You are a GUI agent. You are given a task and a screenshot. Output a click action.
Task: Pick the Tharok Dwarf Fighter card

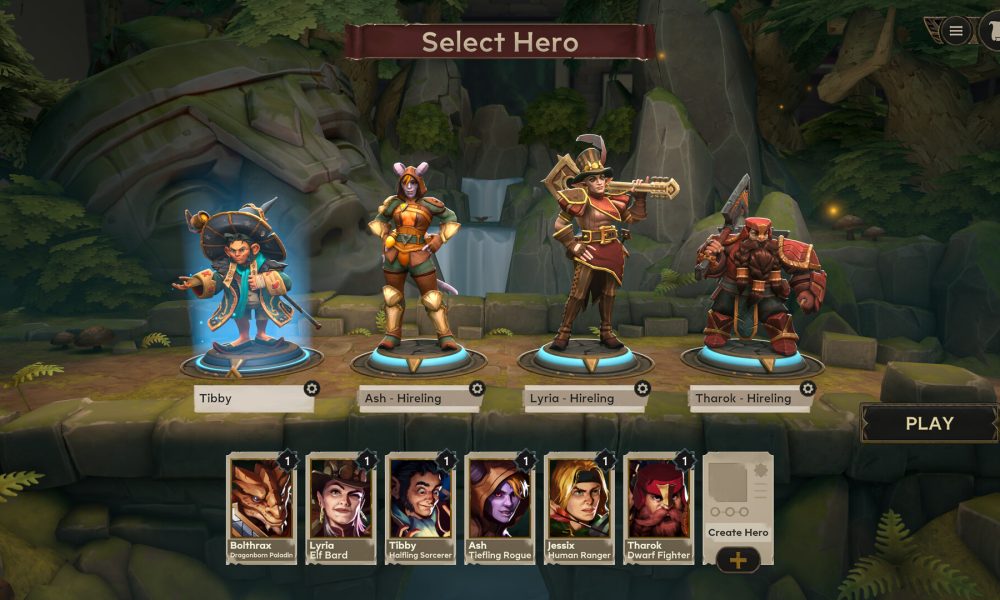pos(659,507)
